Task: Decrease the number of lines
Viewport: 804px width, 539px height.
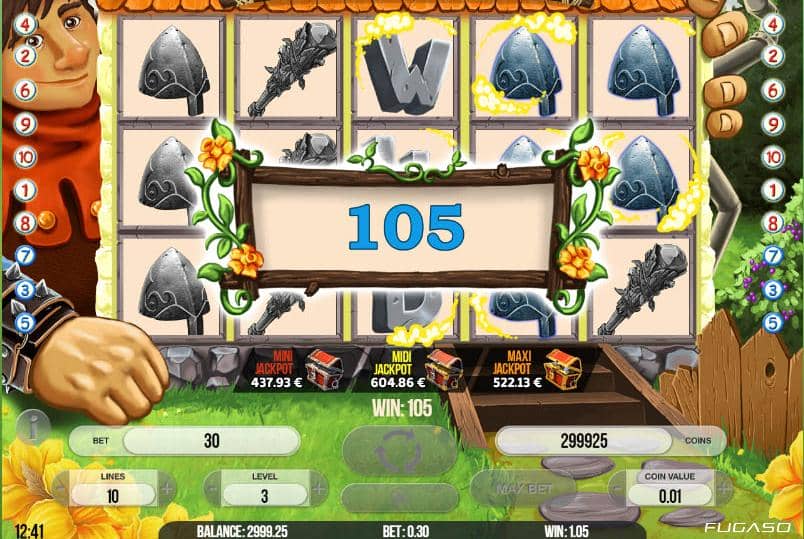Action: click(59, 490)
